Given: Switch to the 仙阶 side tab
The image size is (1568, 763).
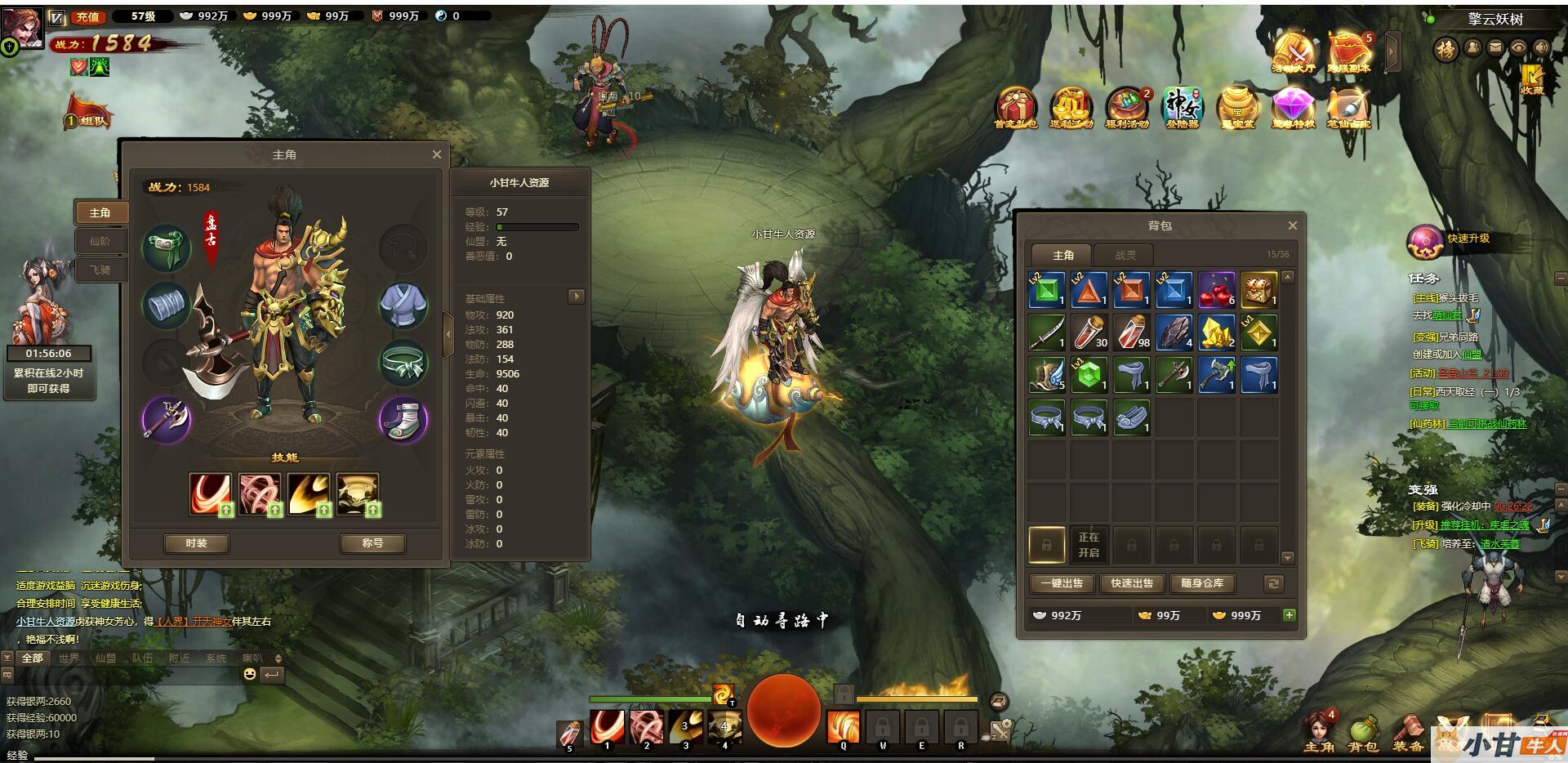Looking at the screenshot, I should tap(100, 241).
